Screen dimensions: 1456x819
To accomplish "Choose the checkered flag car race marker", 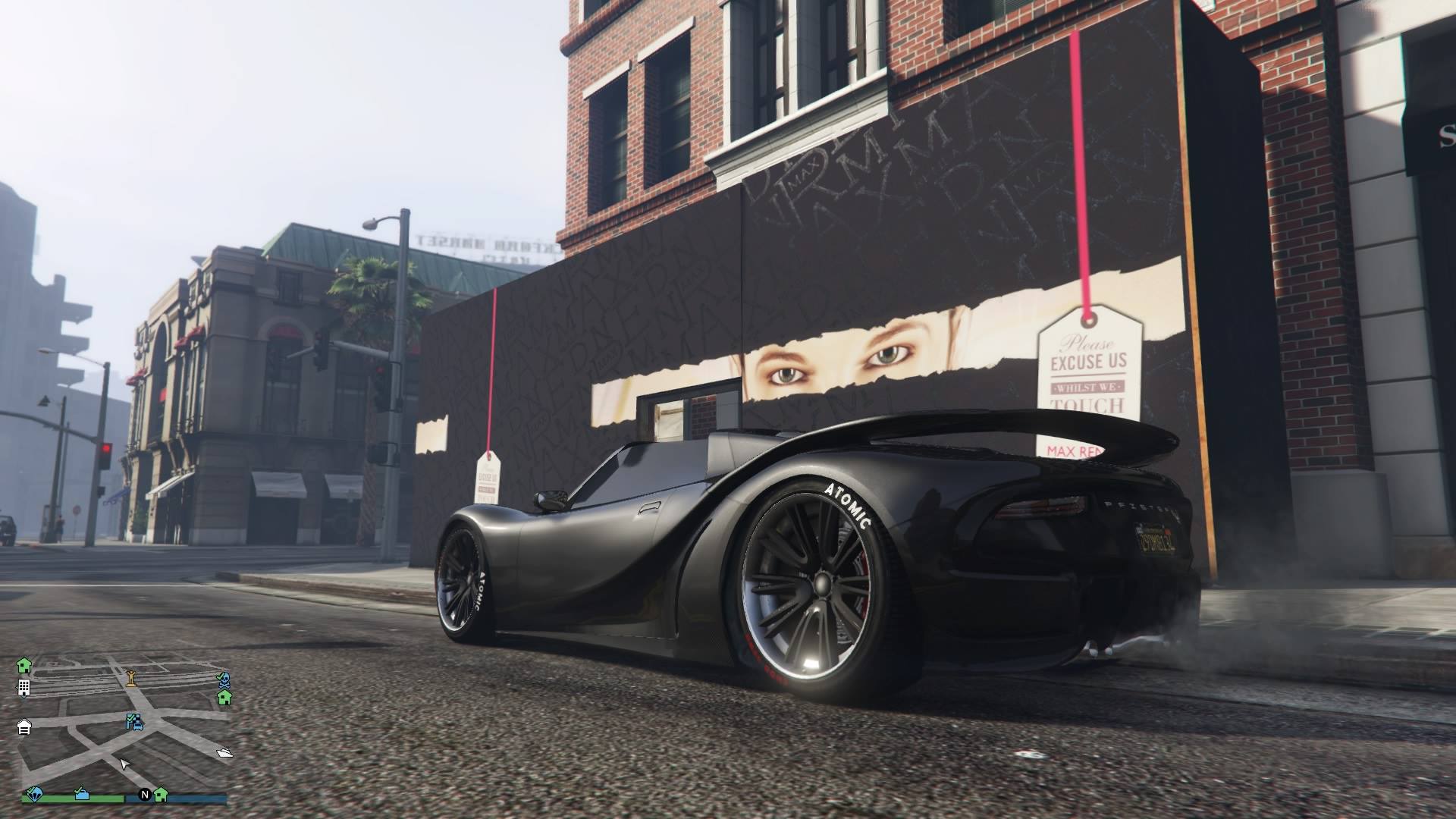I will click(136, 721).
